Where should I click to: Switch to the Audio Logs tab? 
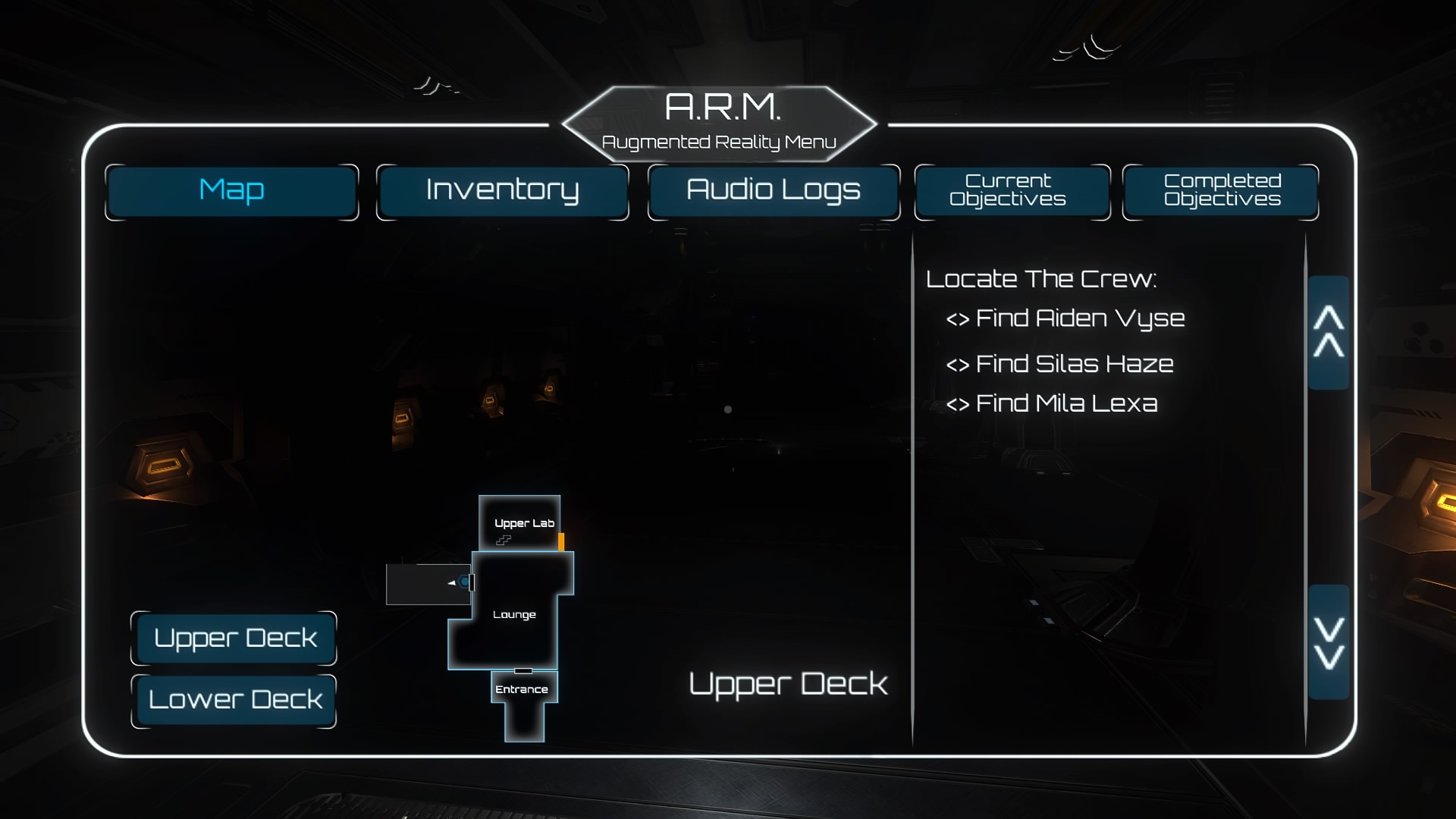pyautogui.click(x=773, y=191)
